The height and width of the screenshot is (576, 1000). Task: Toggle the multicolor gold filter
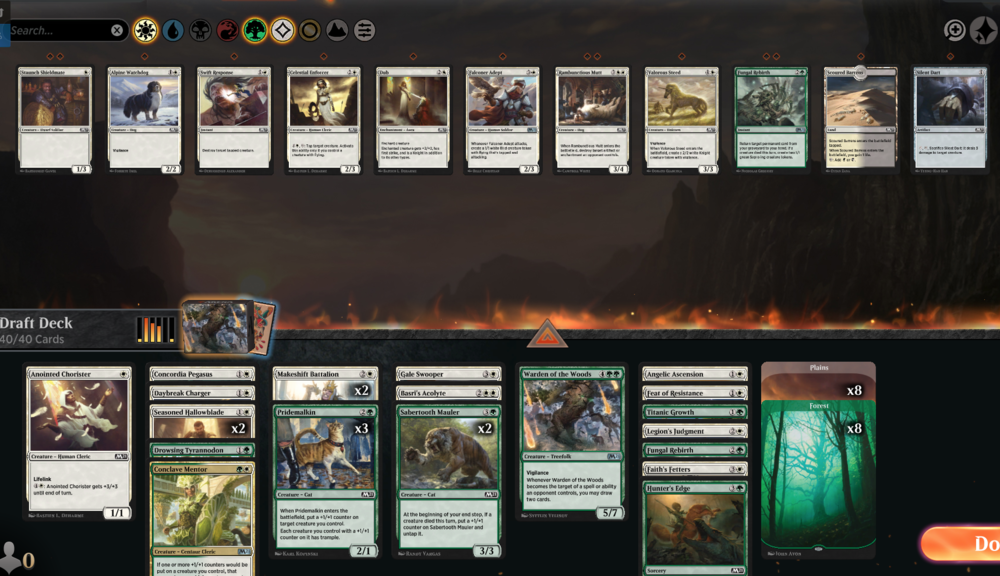click(310, 31)
